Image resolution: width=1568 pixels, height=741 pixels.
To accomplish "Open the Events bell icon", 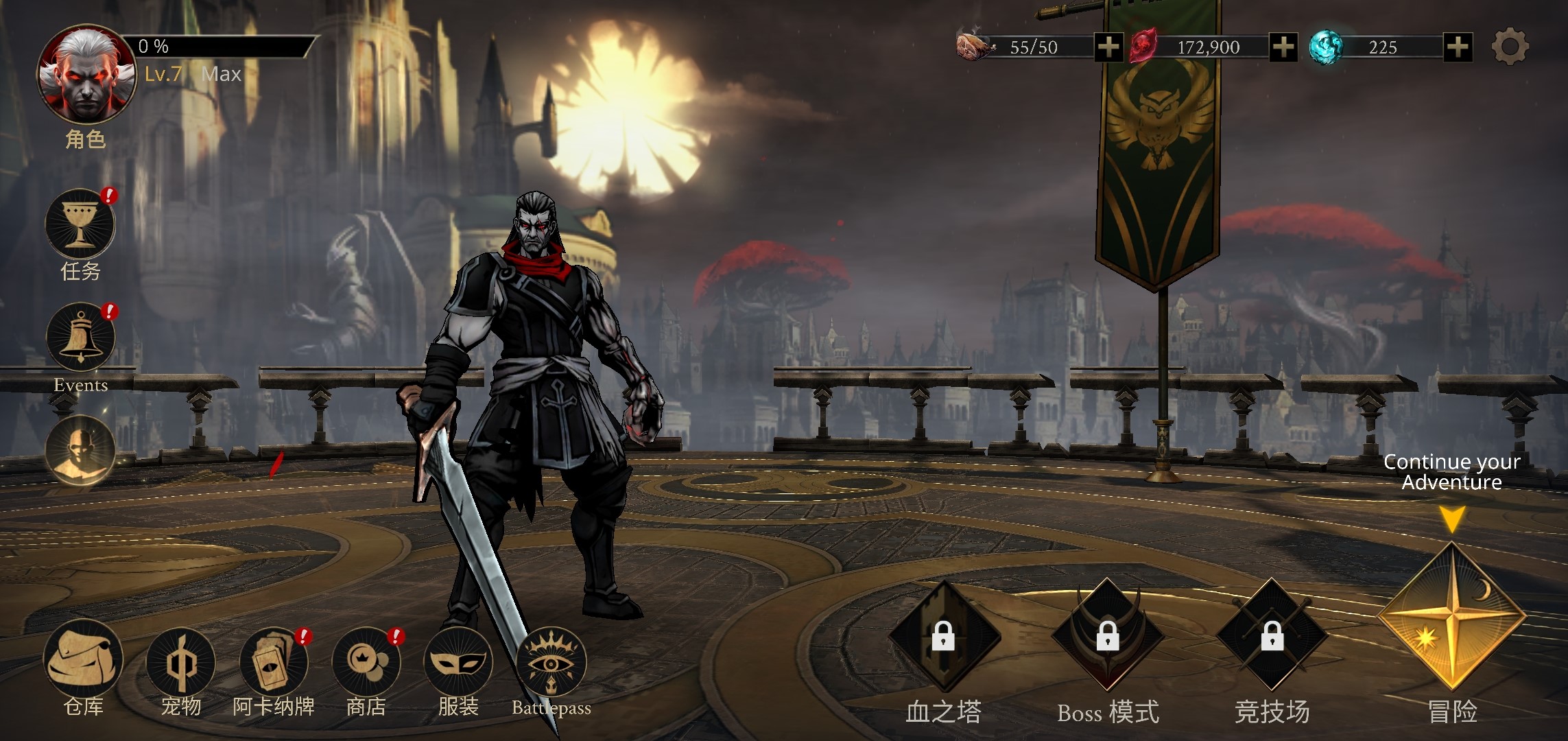I will pyautogui.click(x=80, y=338).
